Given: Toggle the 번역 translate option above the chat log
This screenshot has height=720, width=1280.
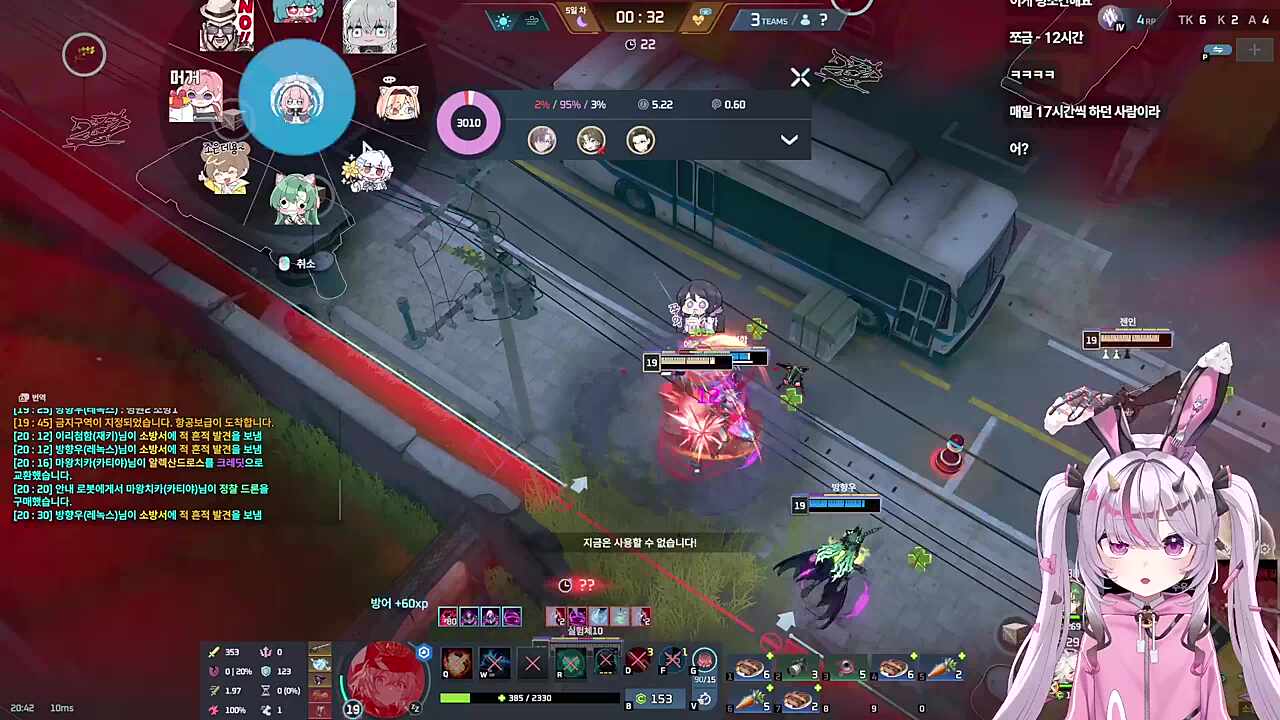Looking at the screenshot, I should pyautogui.click(x=33, y=397).
